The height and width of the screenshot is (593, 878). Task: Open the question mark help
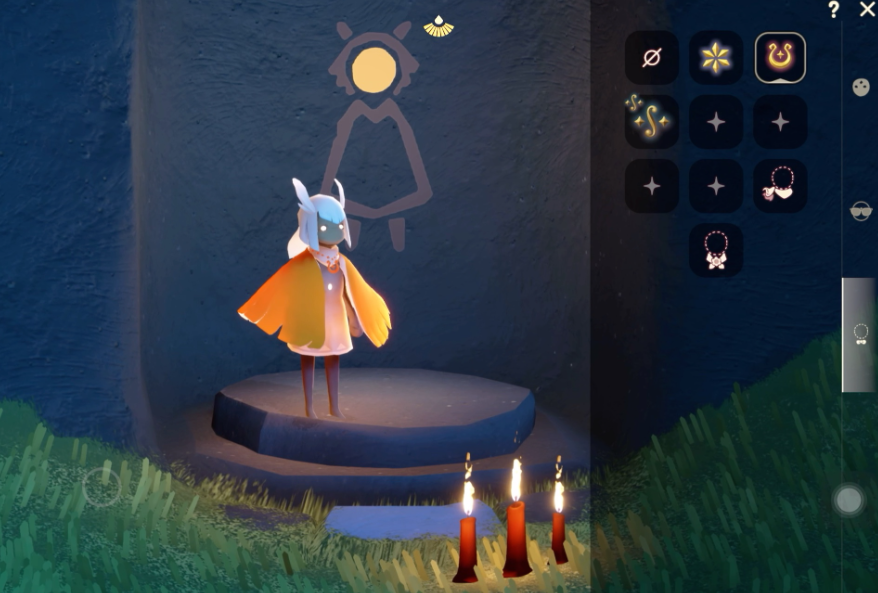833,10
